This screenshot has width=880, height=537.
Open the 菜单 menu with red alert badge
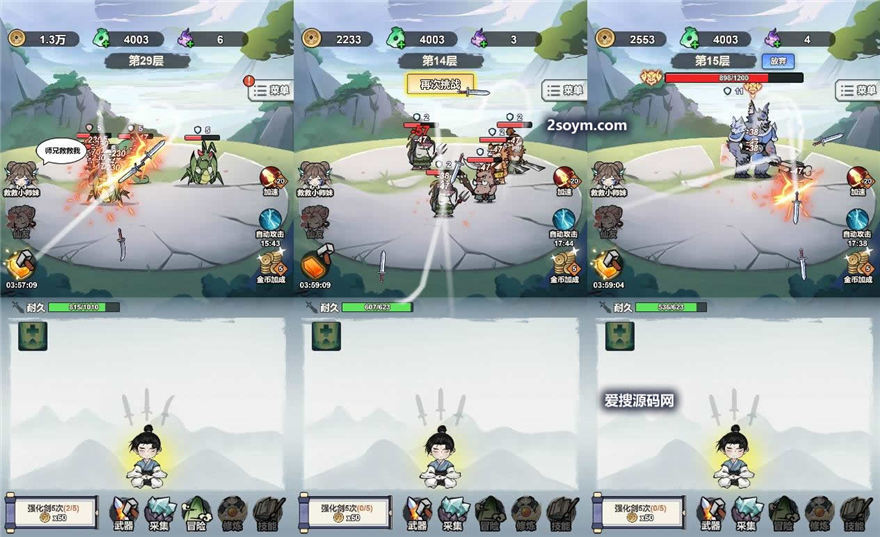(x=268, y=89)
